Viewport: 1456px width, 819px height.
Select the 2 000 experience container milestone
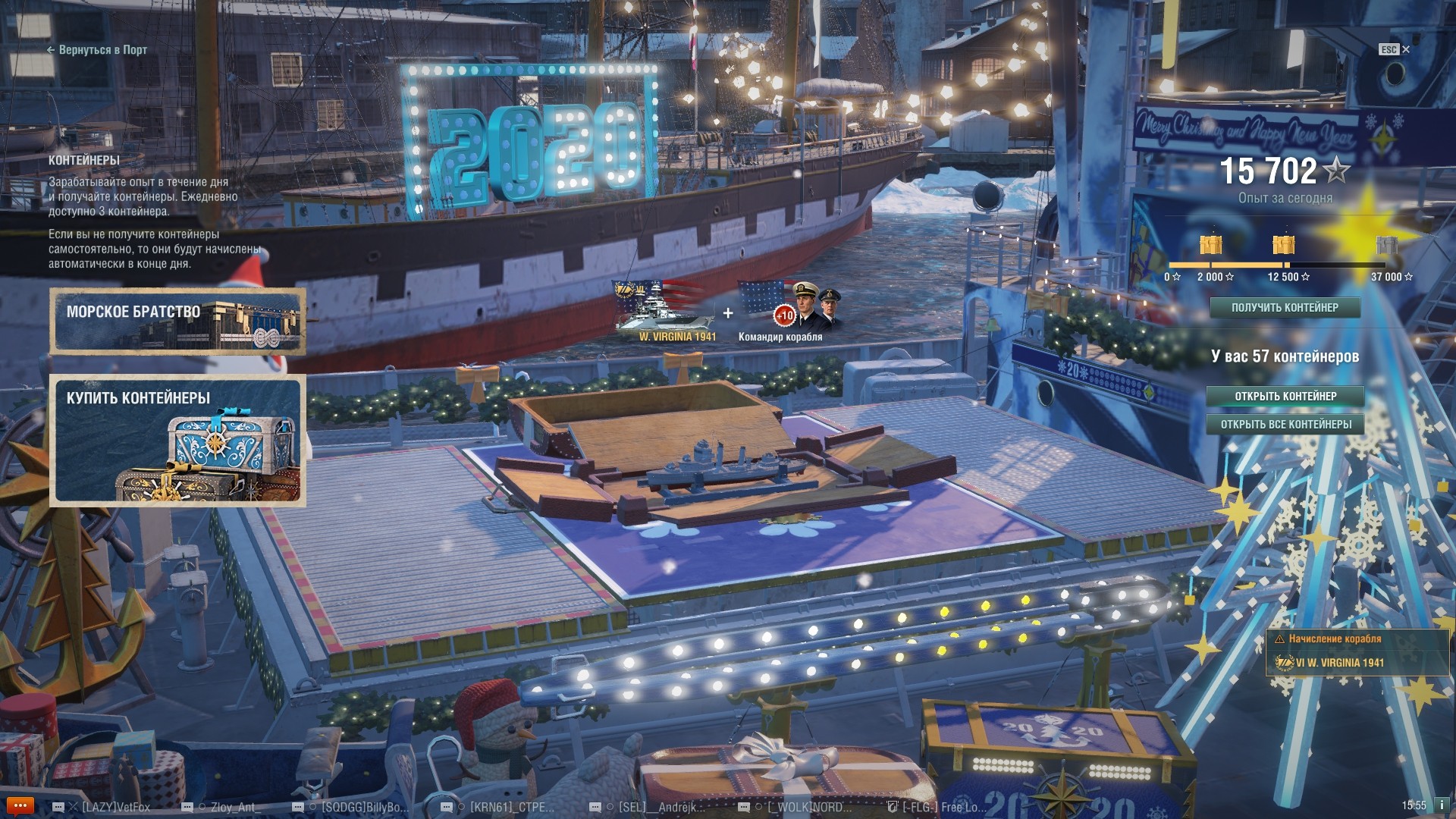[x=1211, y=246]
